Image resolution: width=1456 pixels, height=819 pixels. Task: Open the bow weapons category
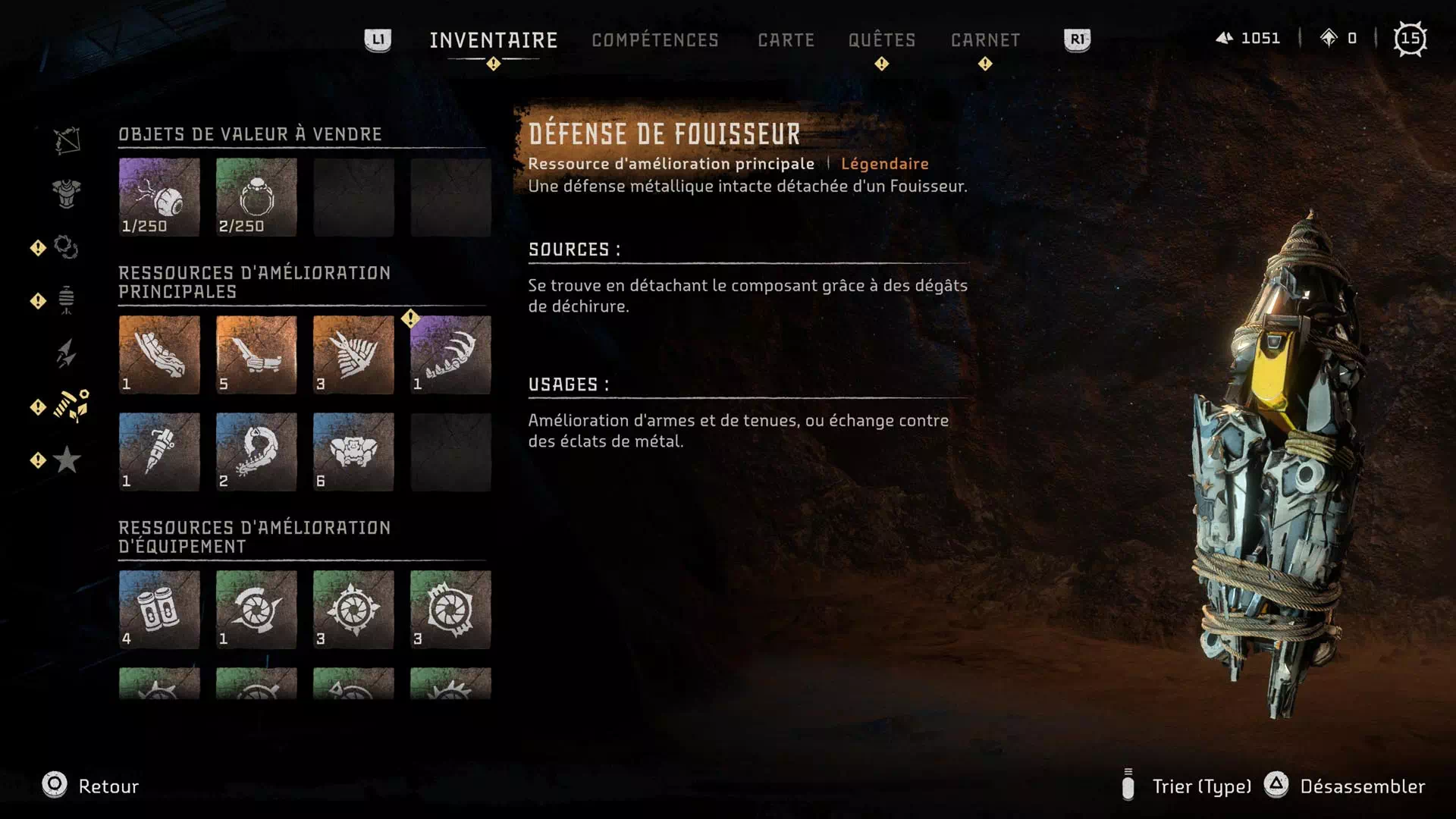click(x=67, y=141)
